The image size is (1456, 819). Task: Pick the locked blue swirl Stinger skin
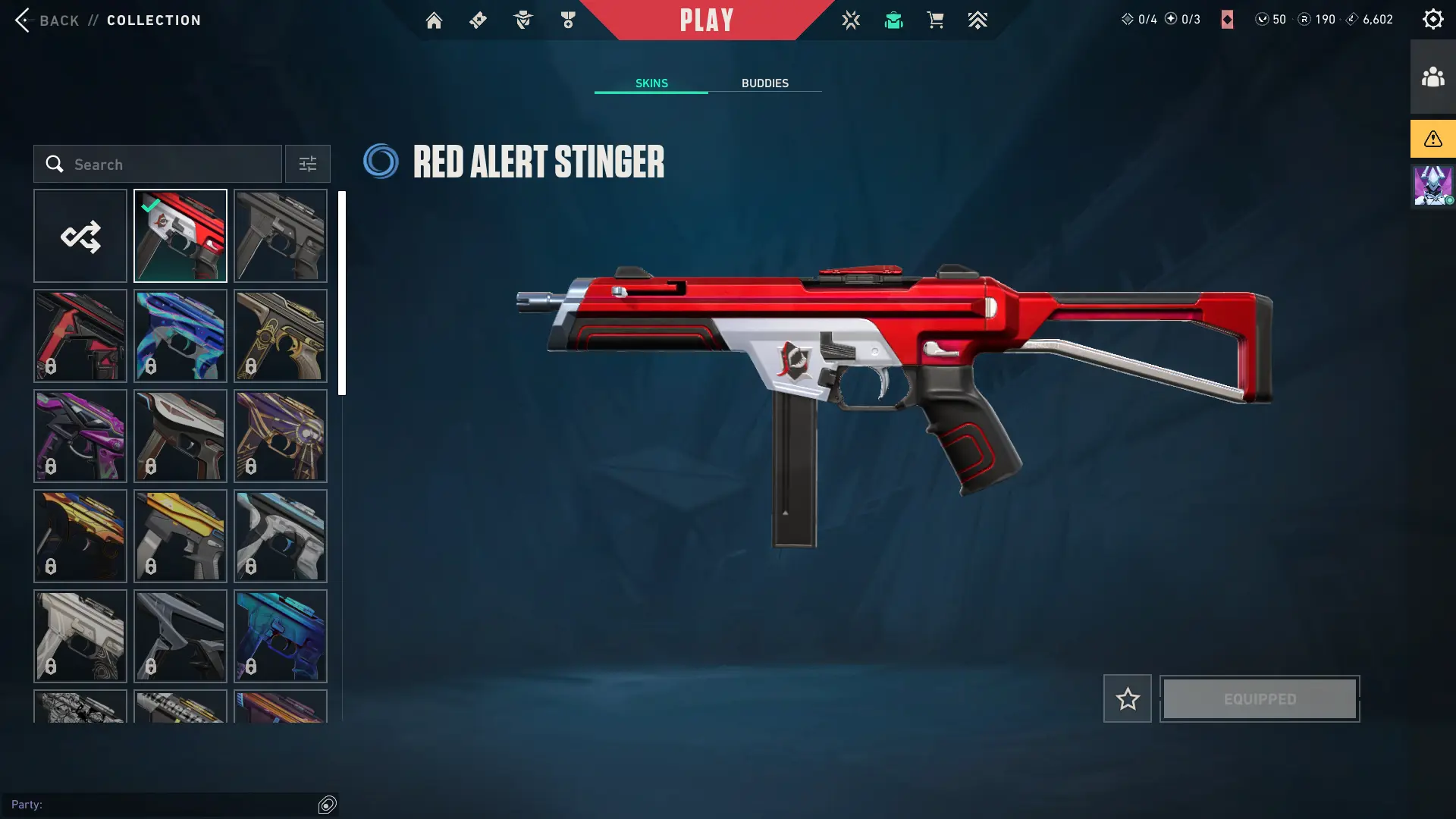click(180, 336)
